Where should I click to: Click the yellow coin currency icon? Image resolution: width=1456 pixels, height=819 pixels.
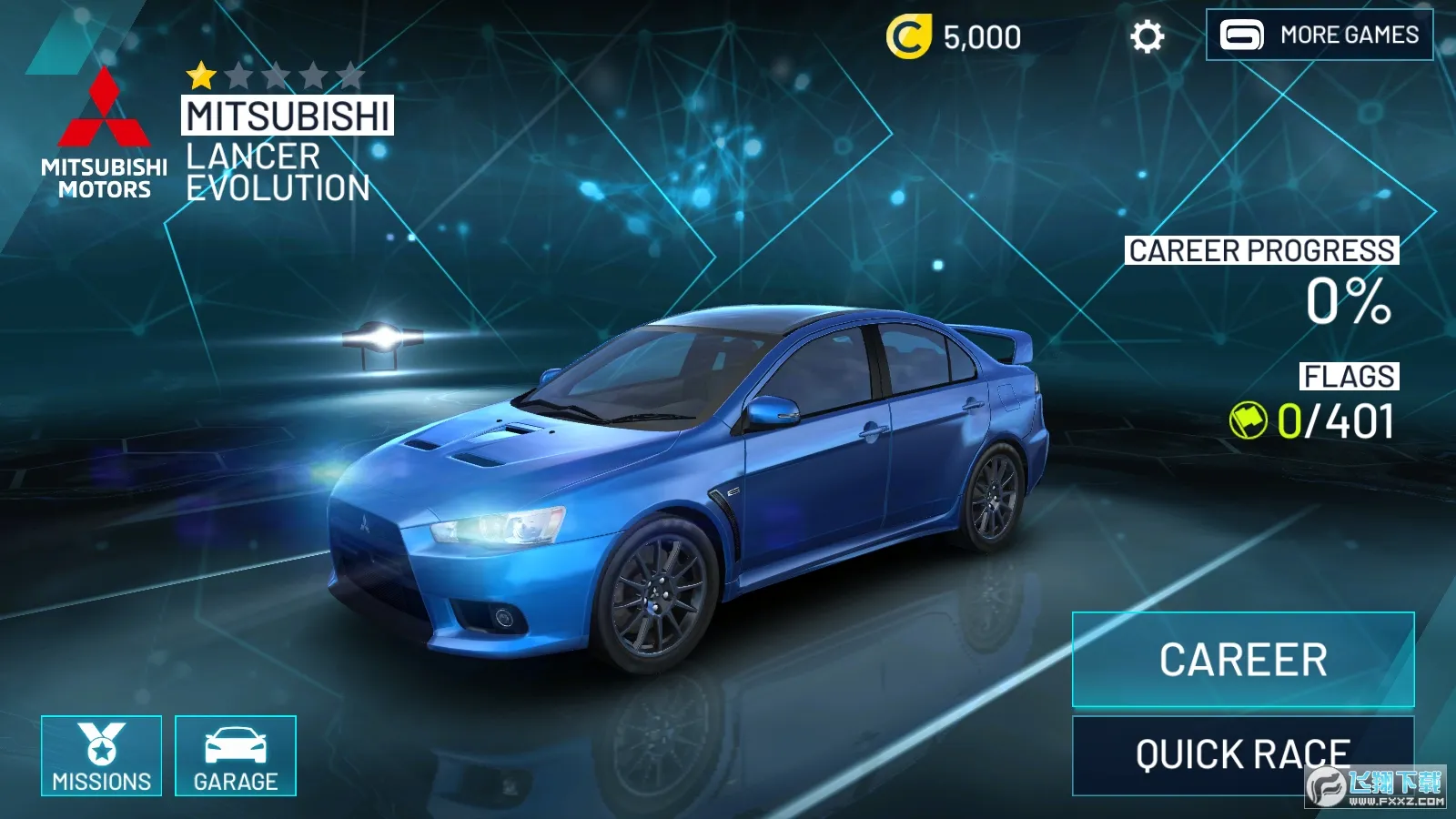tap(909, 36)
